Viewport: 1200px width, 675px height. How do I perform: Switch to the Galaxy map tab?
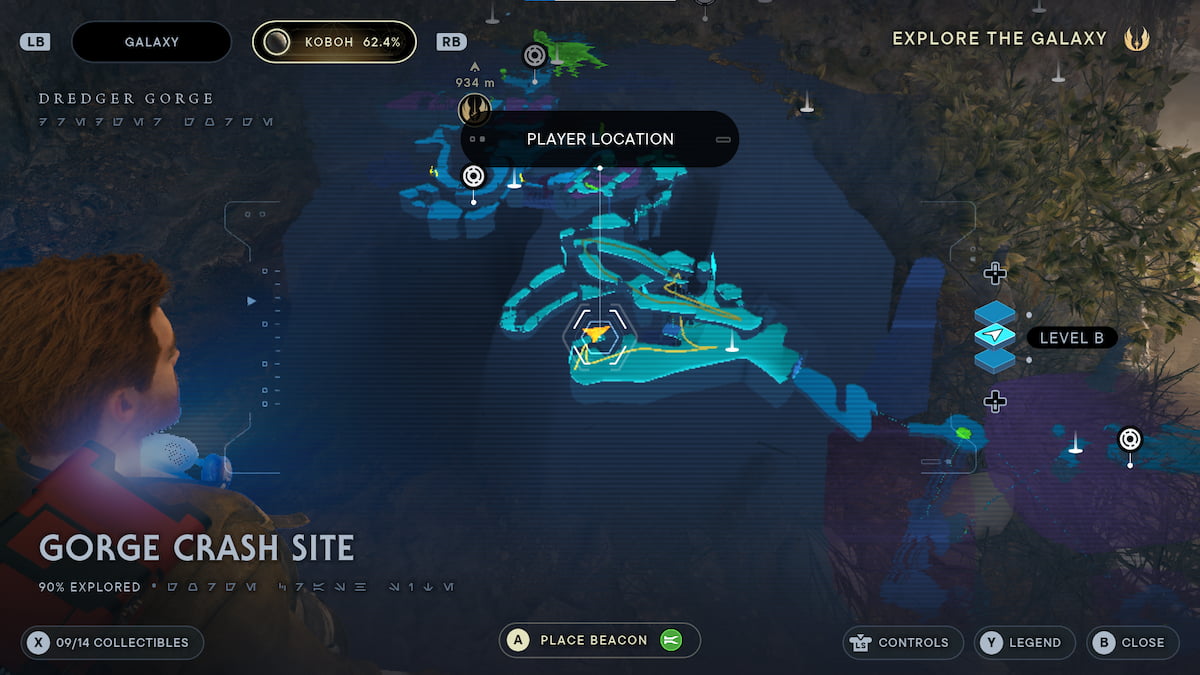(151, 42)
